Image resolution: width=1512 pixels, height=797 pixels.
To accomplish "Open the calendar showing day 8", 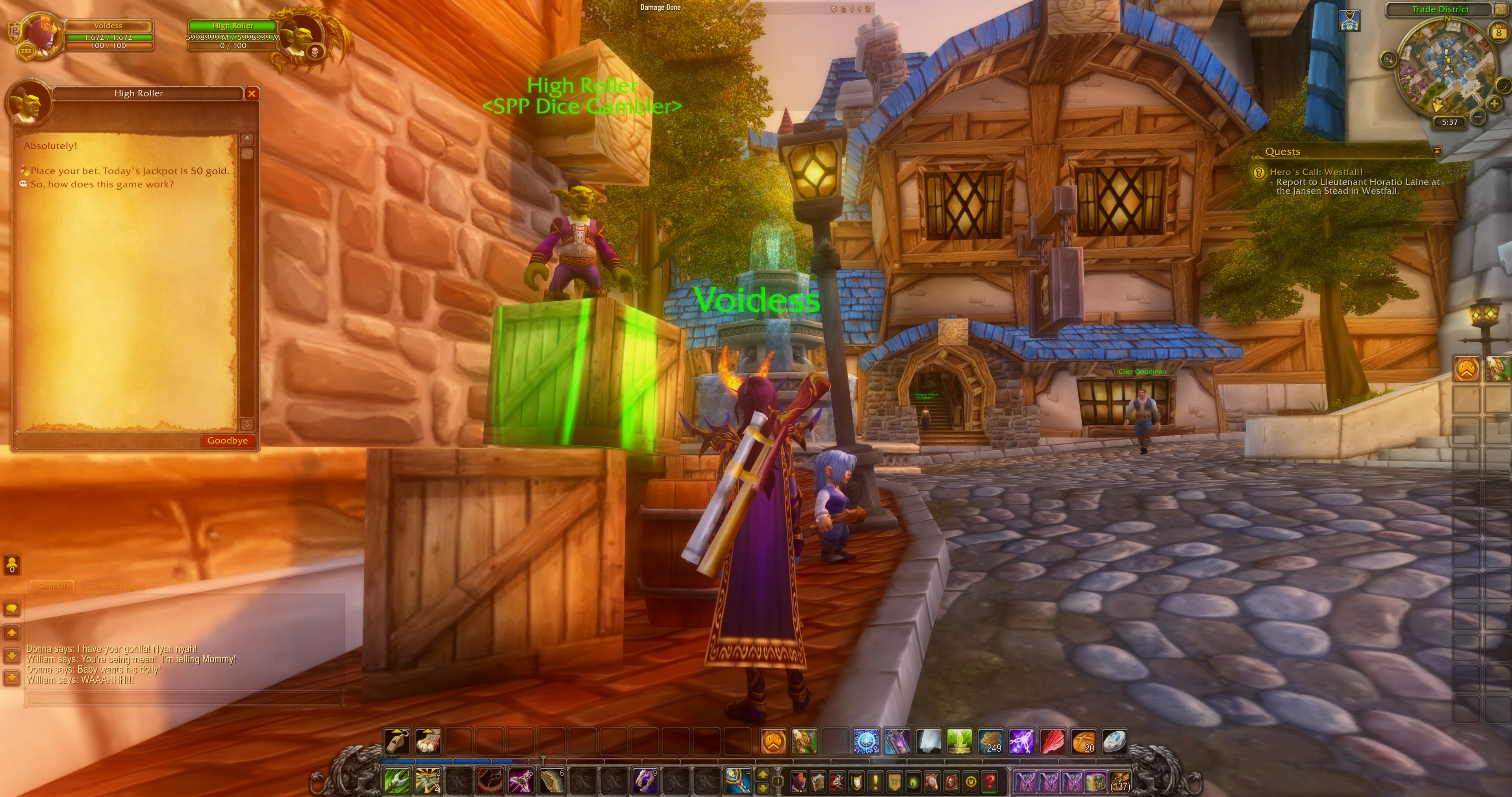I will pos(1499,33).
